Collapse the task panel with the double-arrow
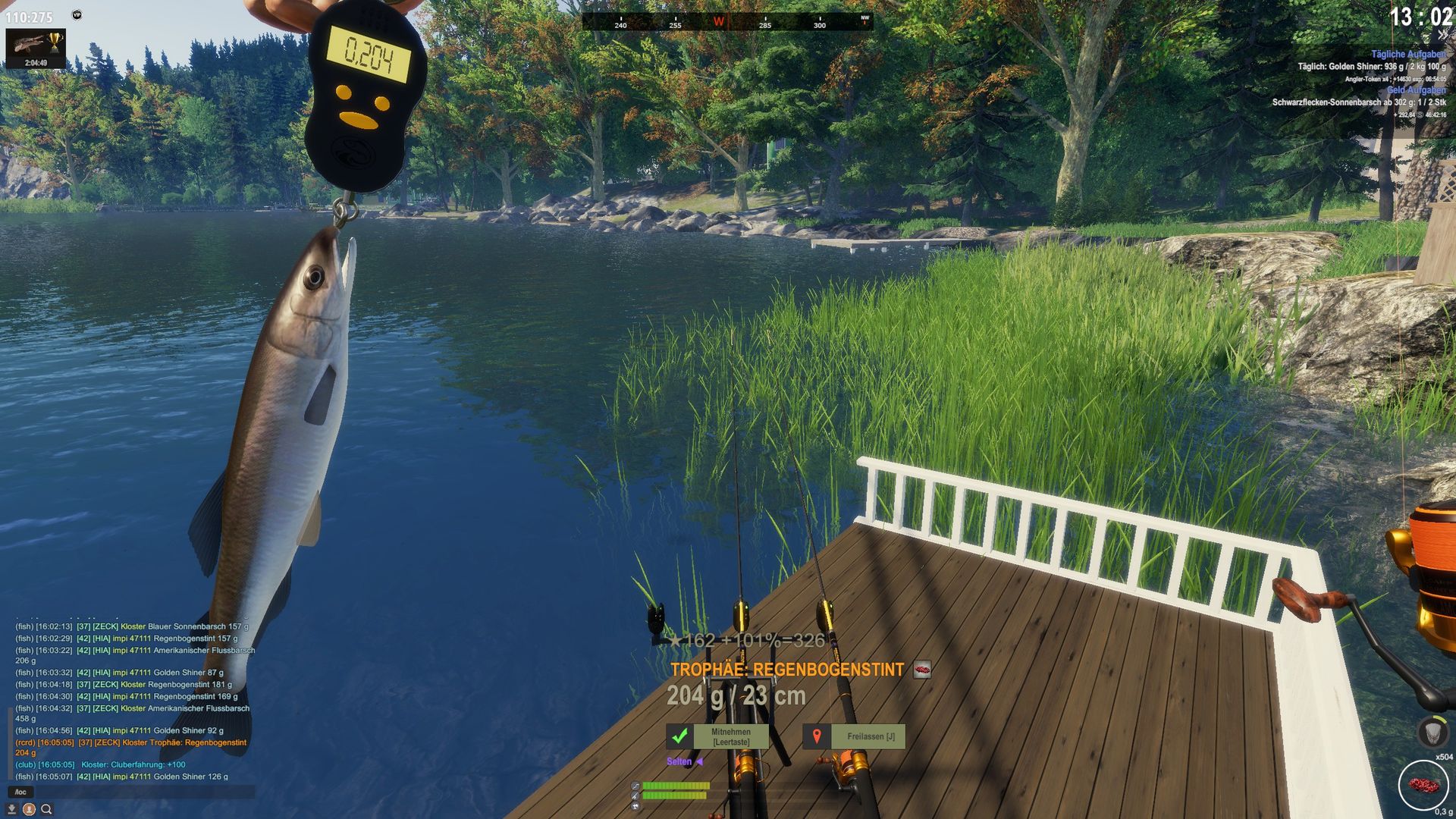Viewport: 1456px width, 819px height. 1442,36
